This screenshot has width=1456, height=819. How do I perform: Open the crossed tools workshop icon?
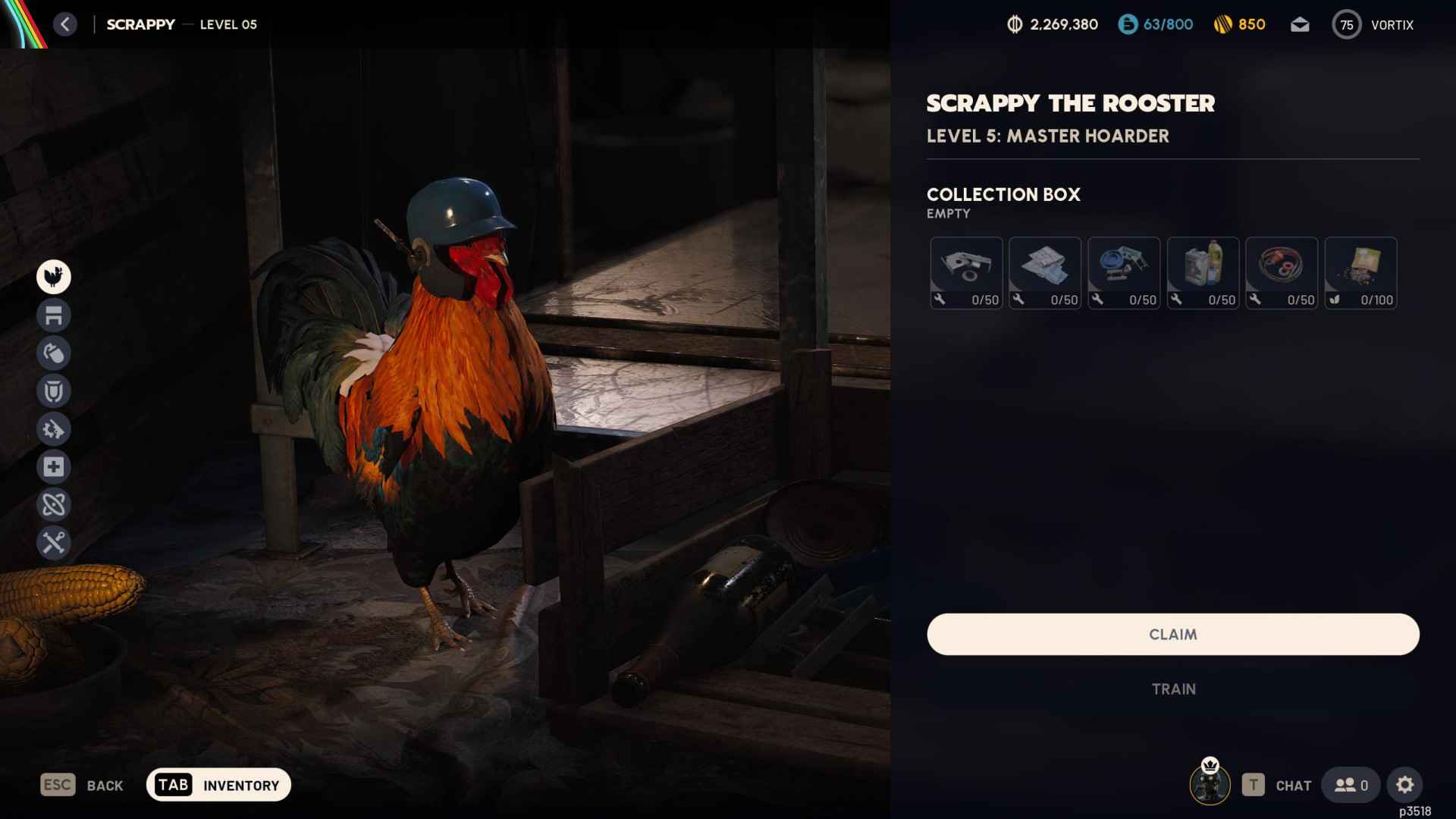[52, 542]
